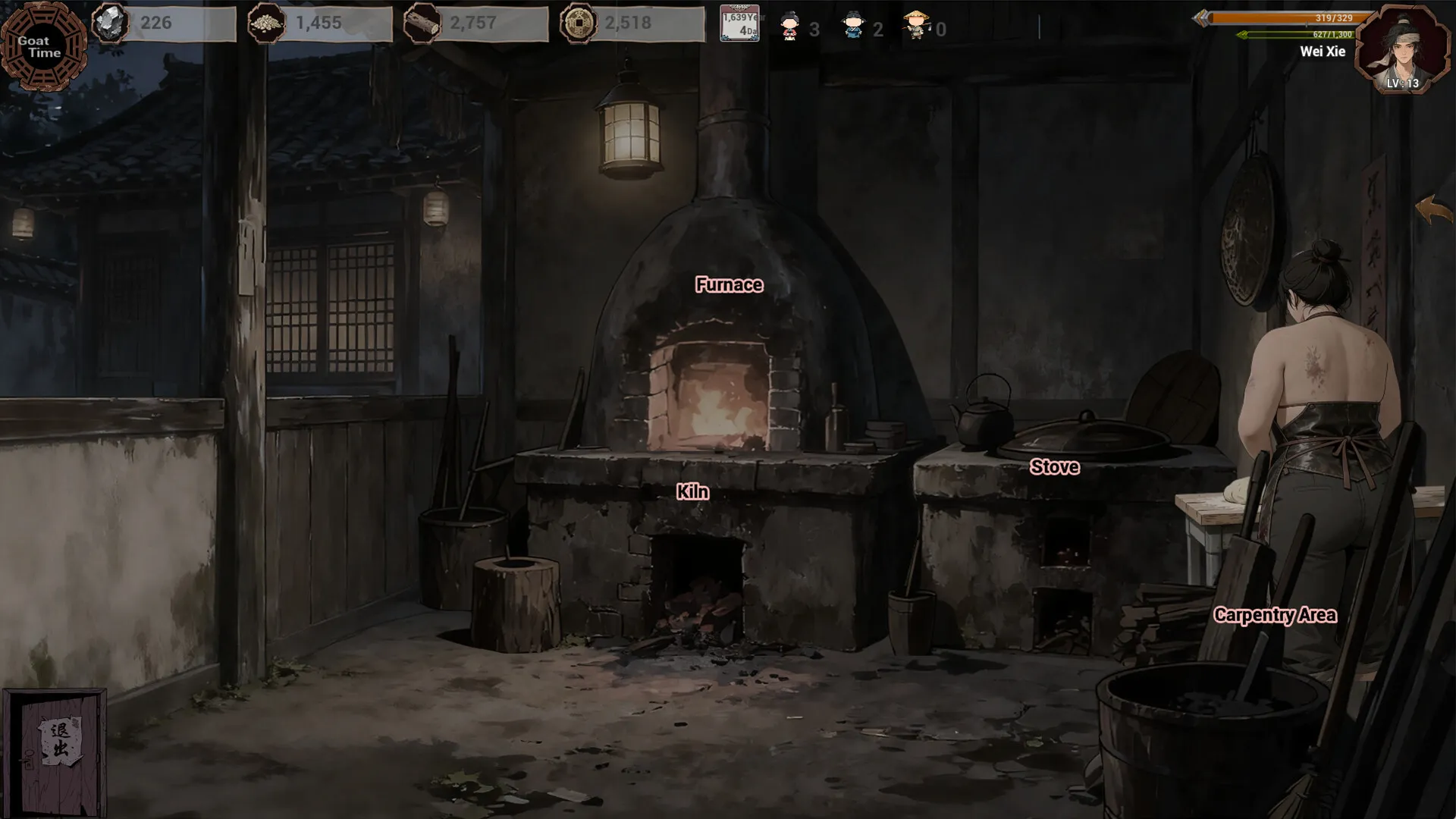Select the Kiln label
This screenshot has height=819, width=1456.
(692, 492)
